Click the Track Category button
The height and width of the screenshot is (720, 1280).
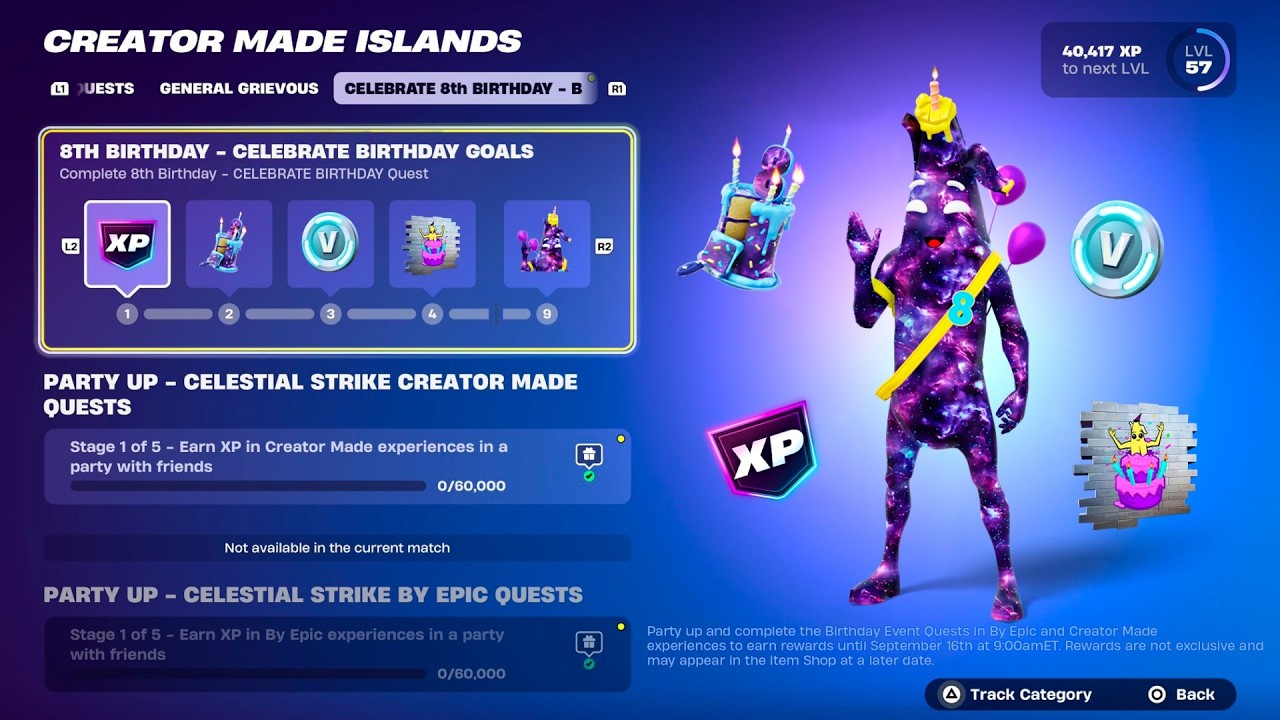1018,694
